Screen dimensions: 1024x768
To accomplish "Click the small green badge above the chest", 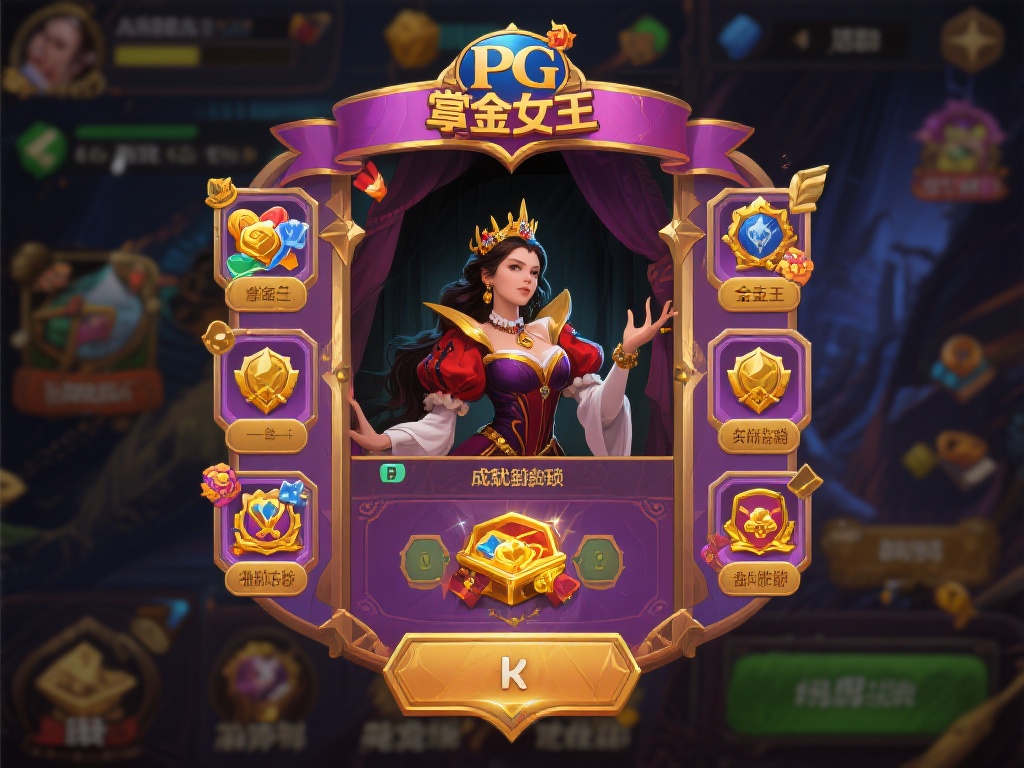I will click(389, 475).
